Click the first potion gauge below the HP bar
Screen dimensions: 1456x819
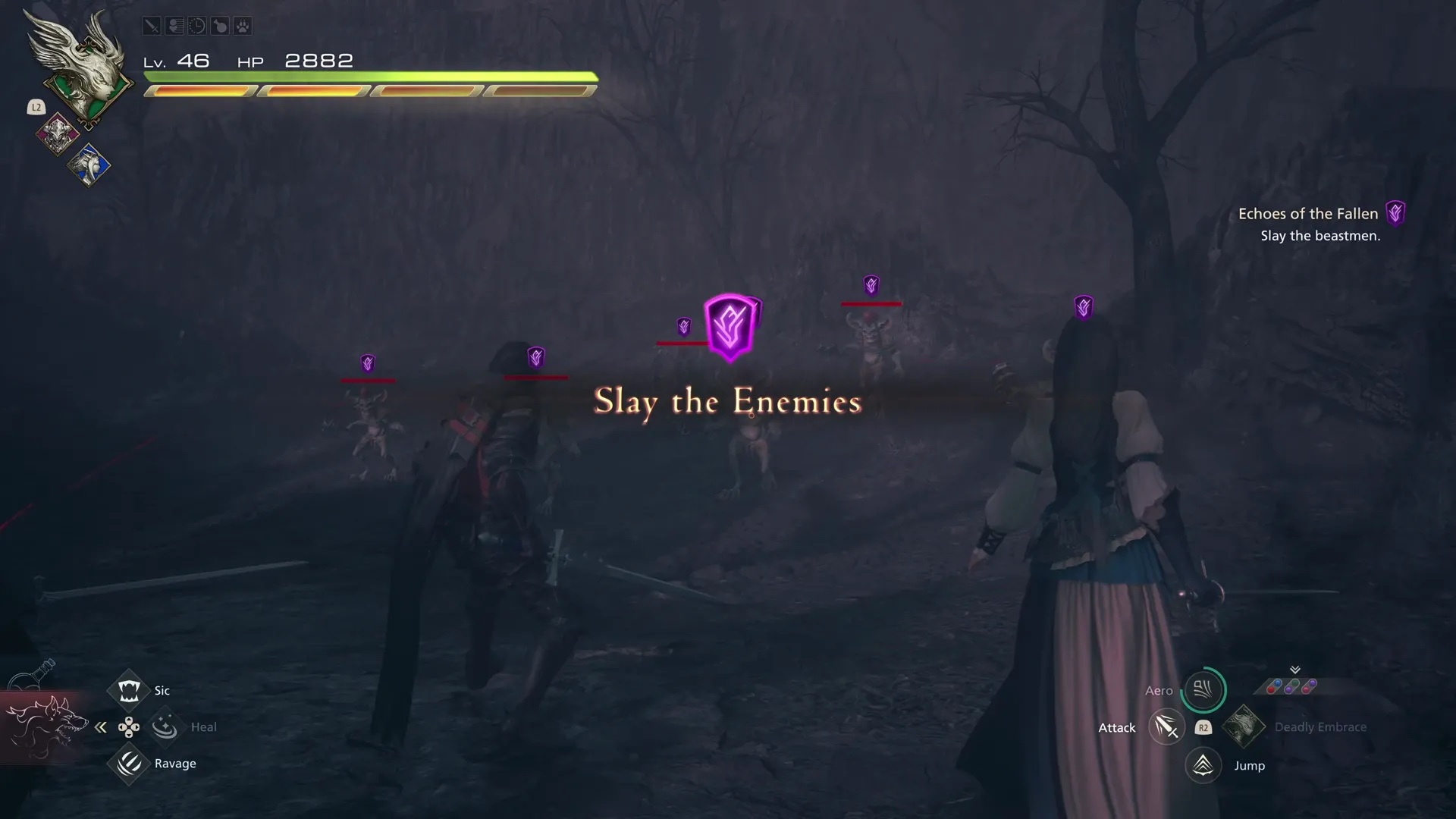point(201,90)
